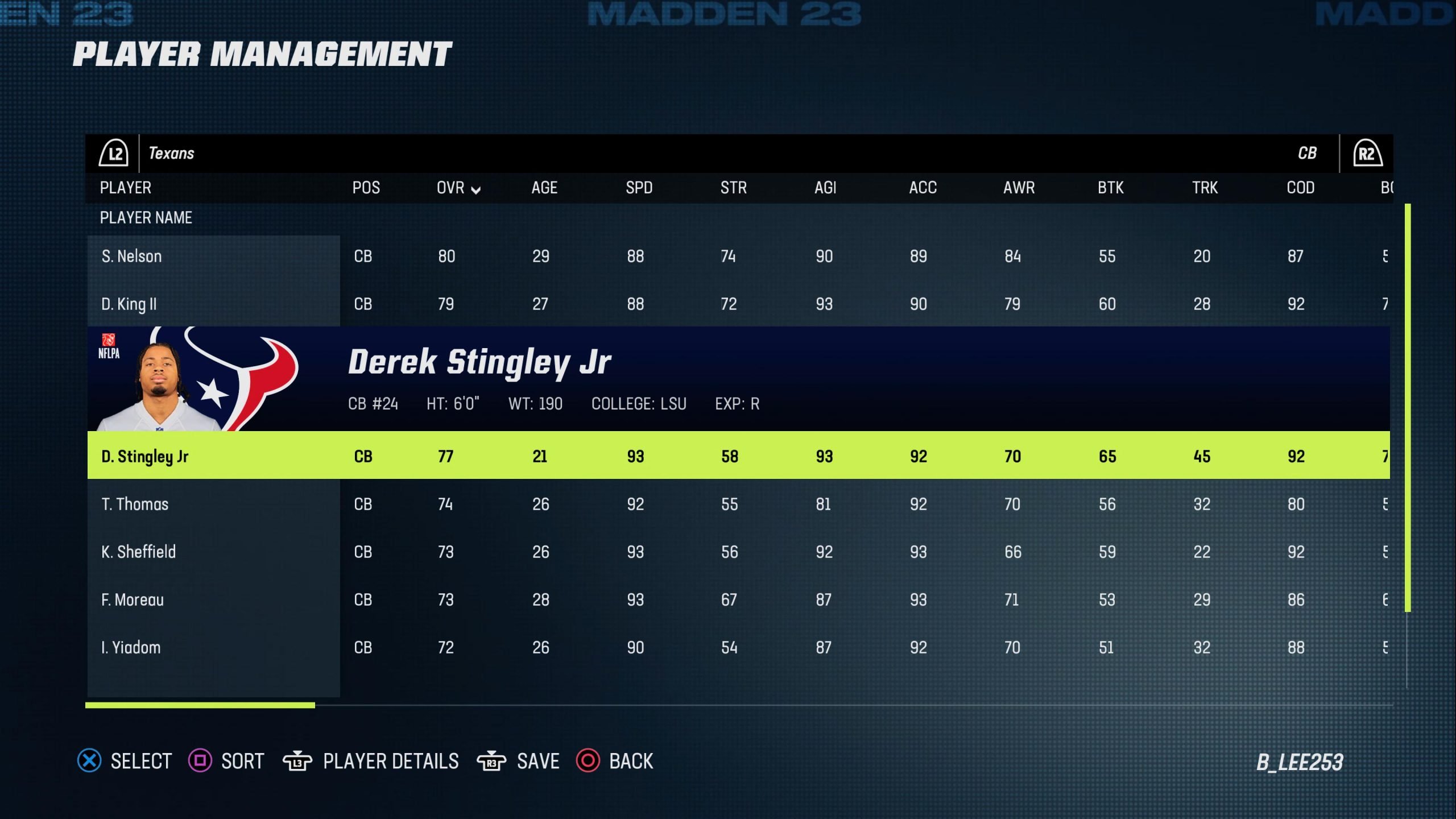
Task: Sort by the SPD column header
Action: [x=639, y=188]
